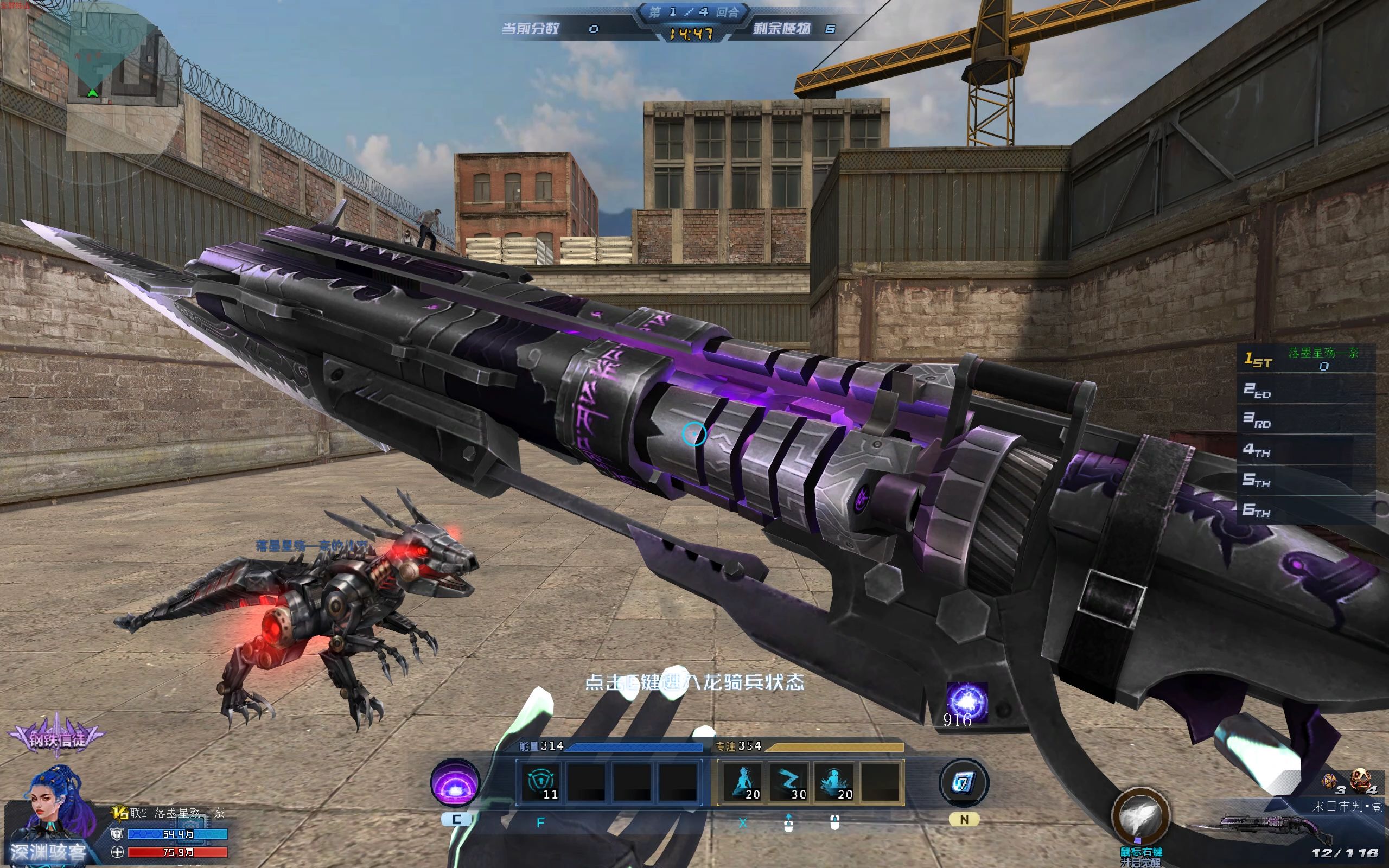Use the shield upgrade skill showing 11
Screen dimensions: 1389x868
coord(540,782)
